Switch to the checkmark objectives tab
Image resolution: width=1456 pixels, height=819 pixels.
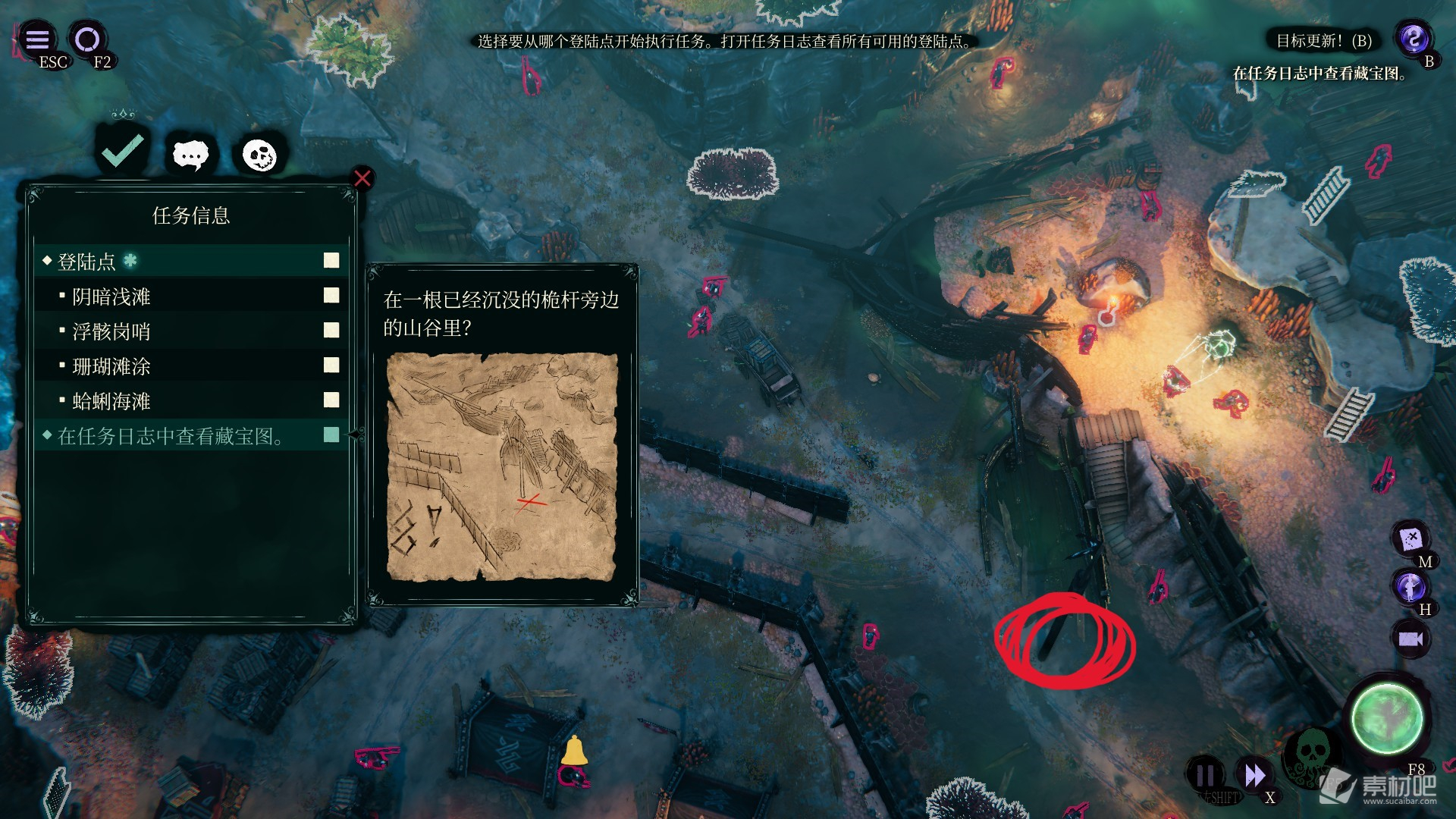tap(123, 151)
